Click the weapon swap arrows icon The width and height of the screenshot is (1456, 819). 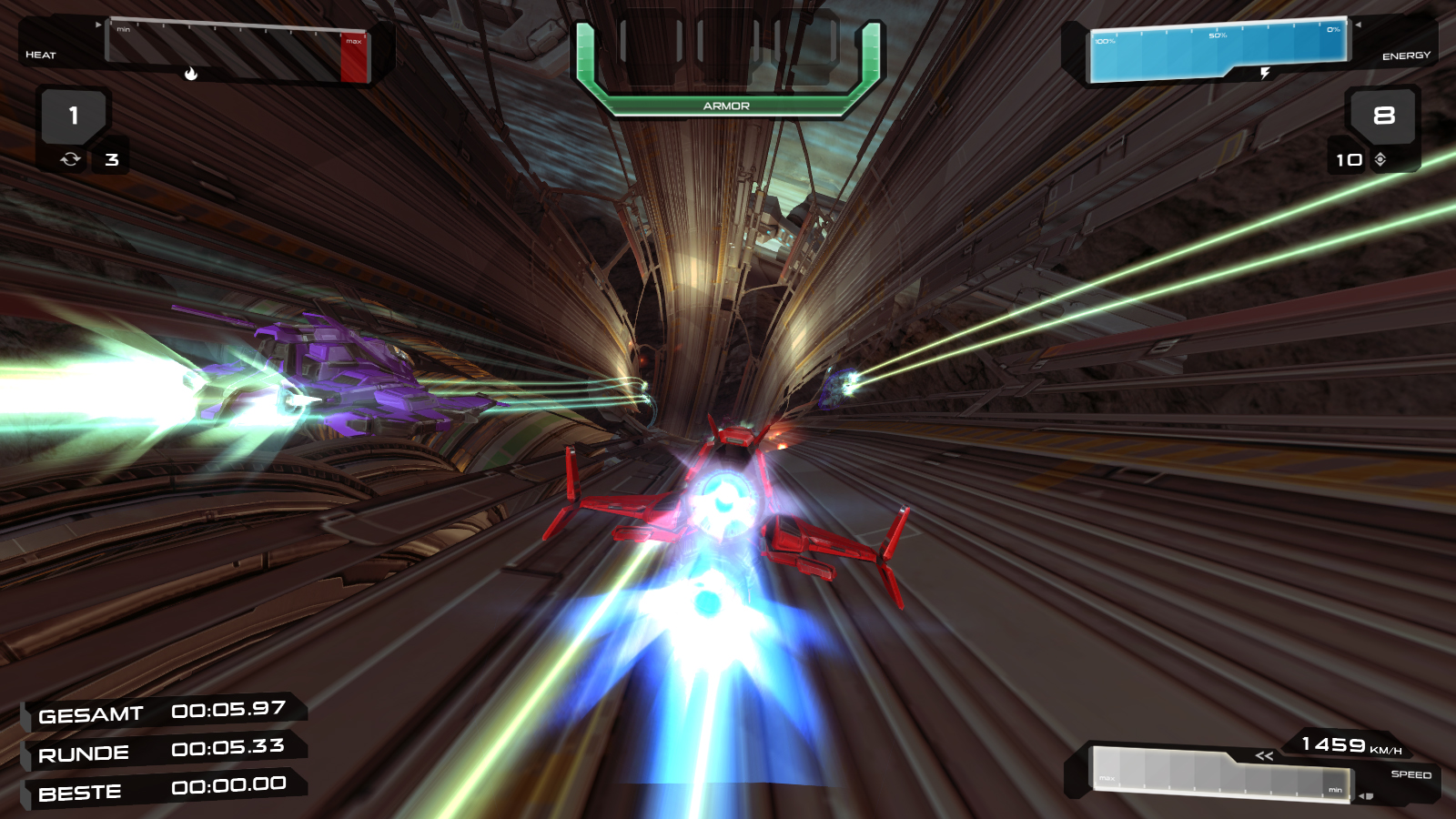pos(72,158)
